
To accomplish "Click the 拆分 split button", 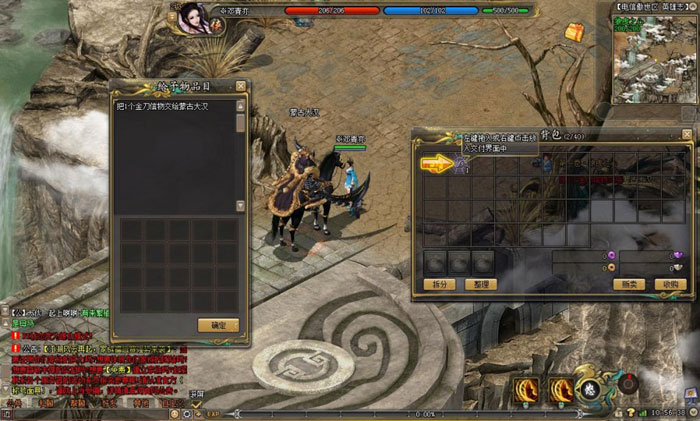I will pos(441,284).
